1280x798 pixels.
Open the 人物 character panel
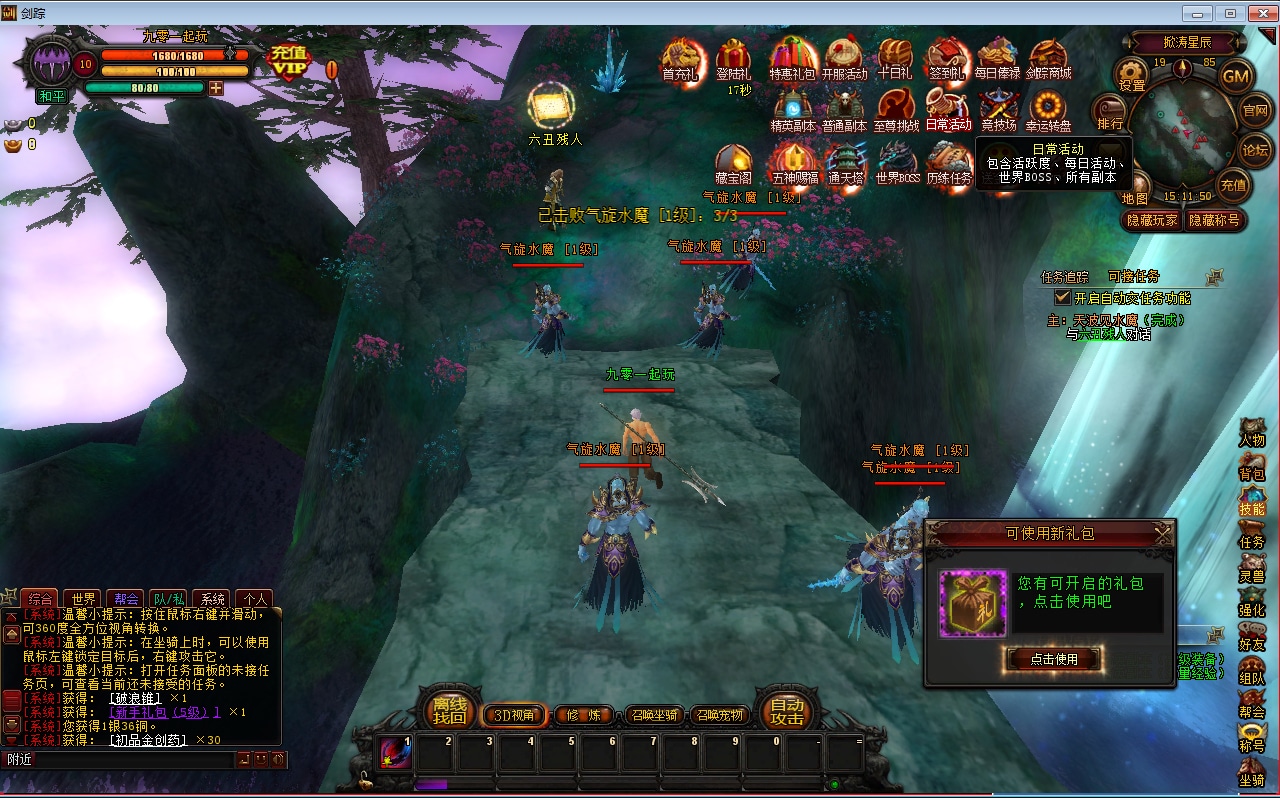pyautogui.click(x=1252, y=433)
